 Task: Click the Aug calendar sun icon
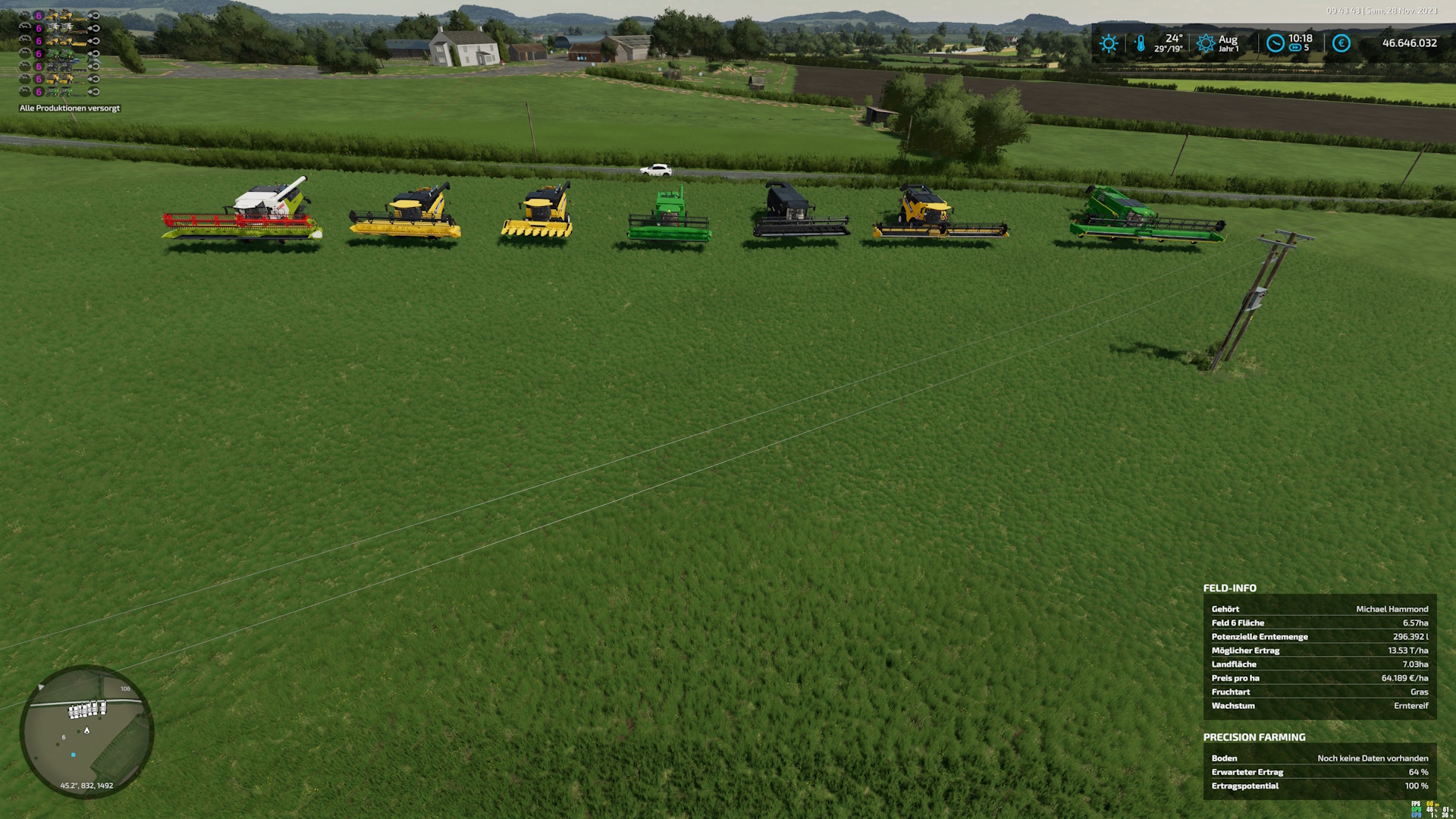(x=1207, y=43)
